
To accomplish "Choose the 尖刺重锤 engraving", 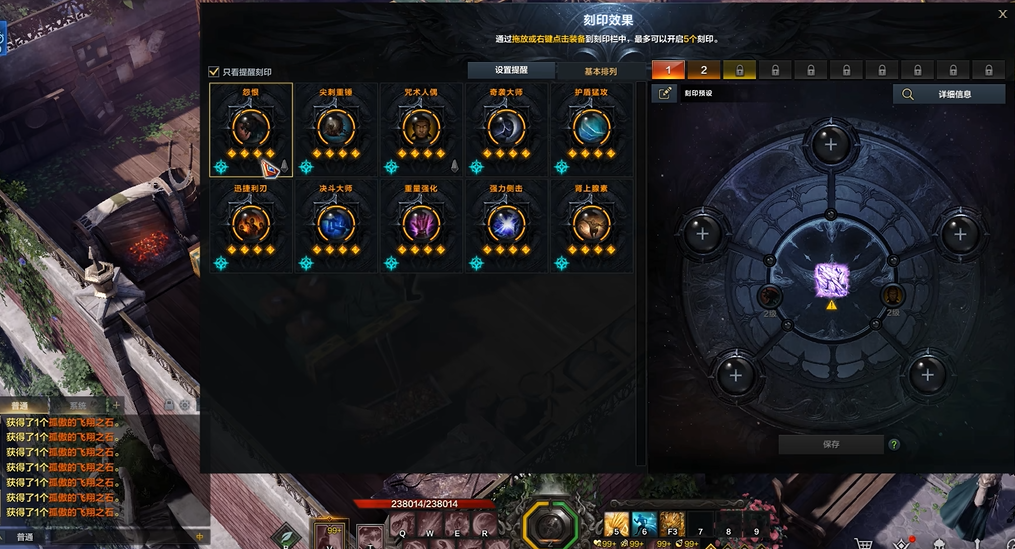I will pos(336,127).
